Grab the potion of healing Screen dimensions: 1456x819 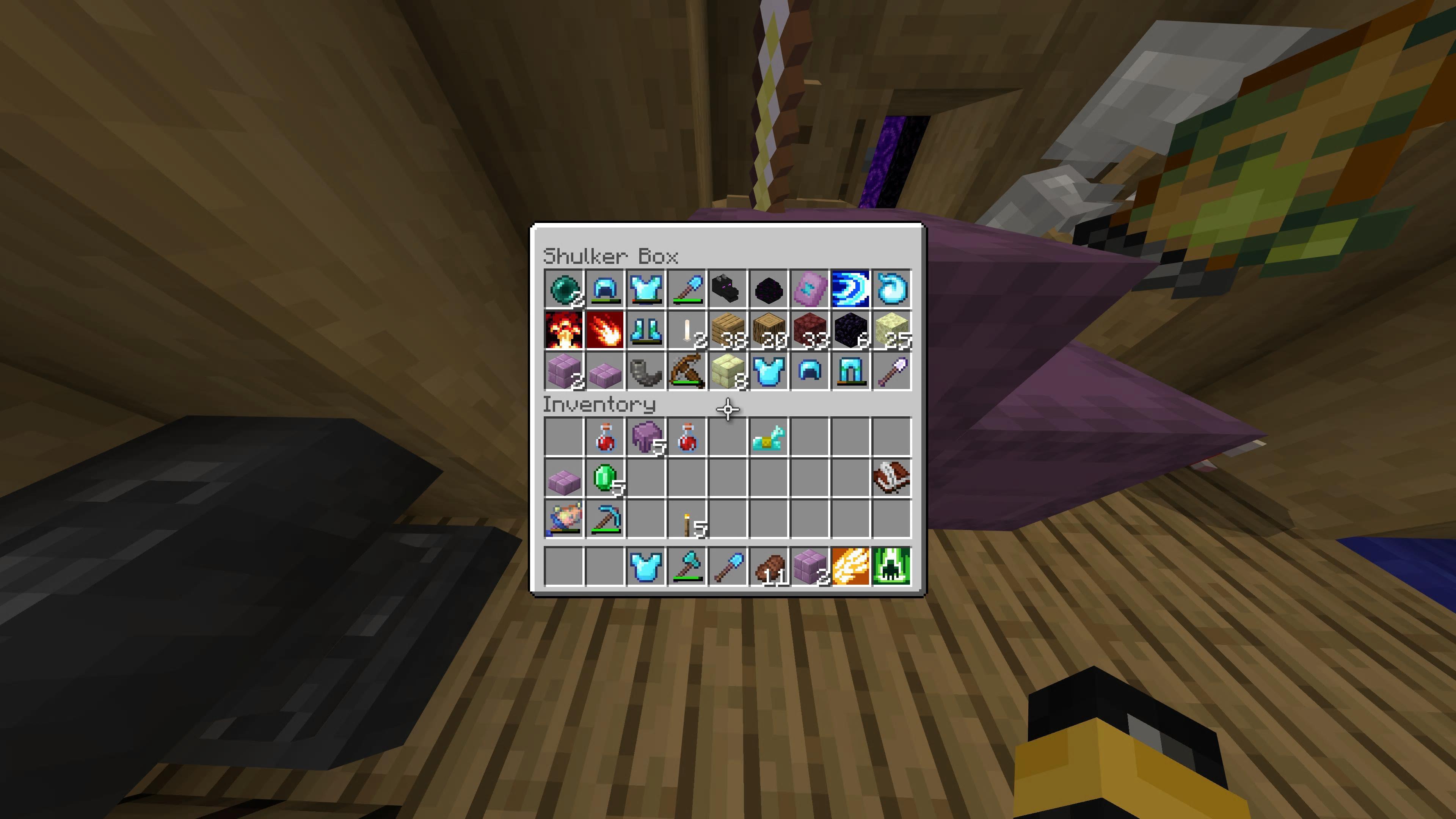click(606, 436)
